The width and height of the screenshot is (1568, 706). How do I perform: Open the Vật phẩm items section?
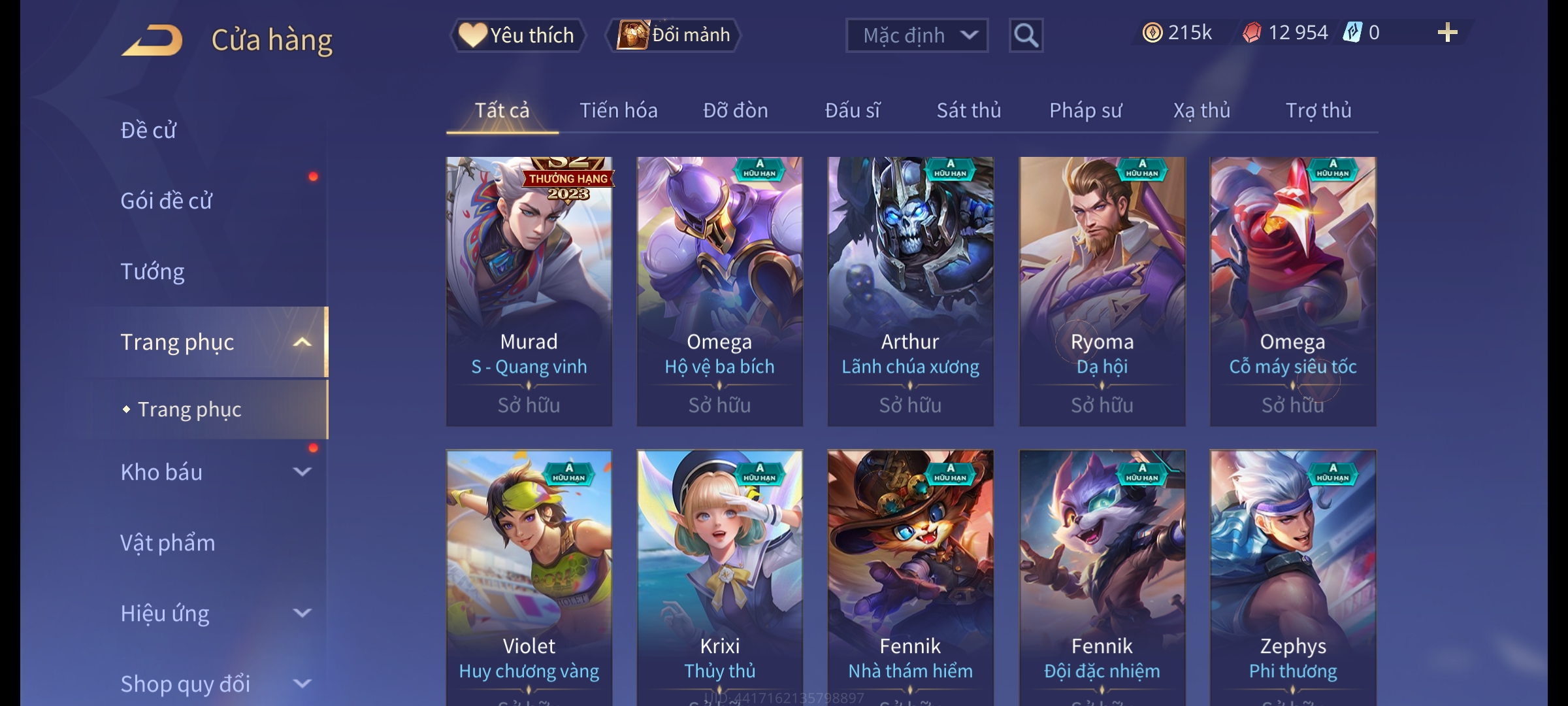click(x=167, y=543)
